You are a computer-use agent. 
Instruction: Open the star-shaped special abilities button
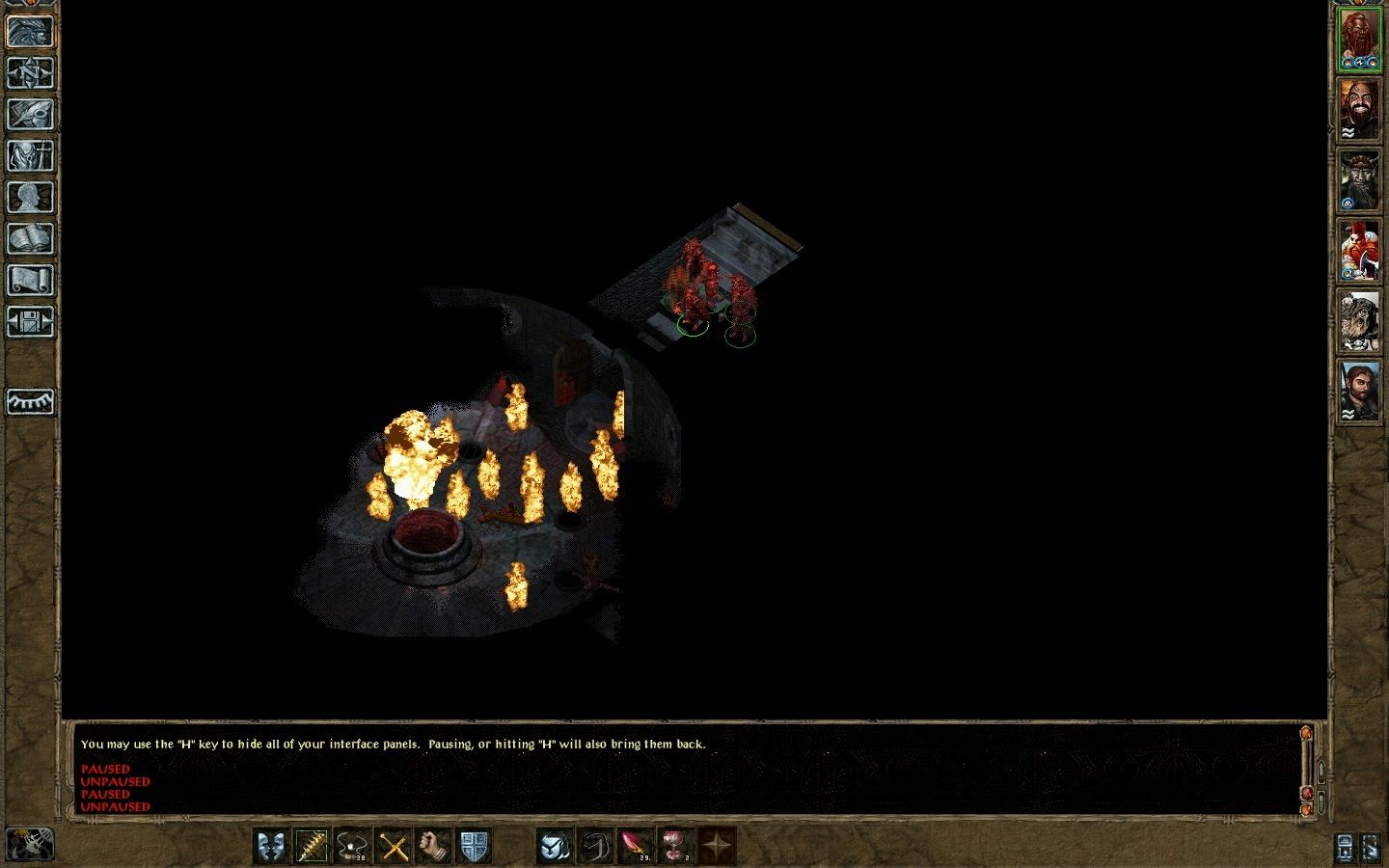pos(717,847)
